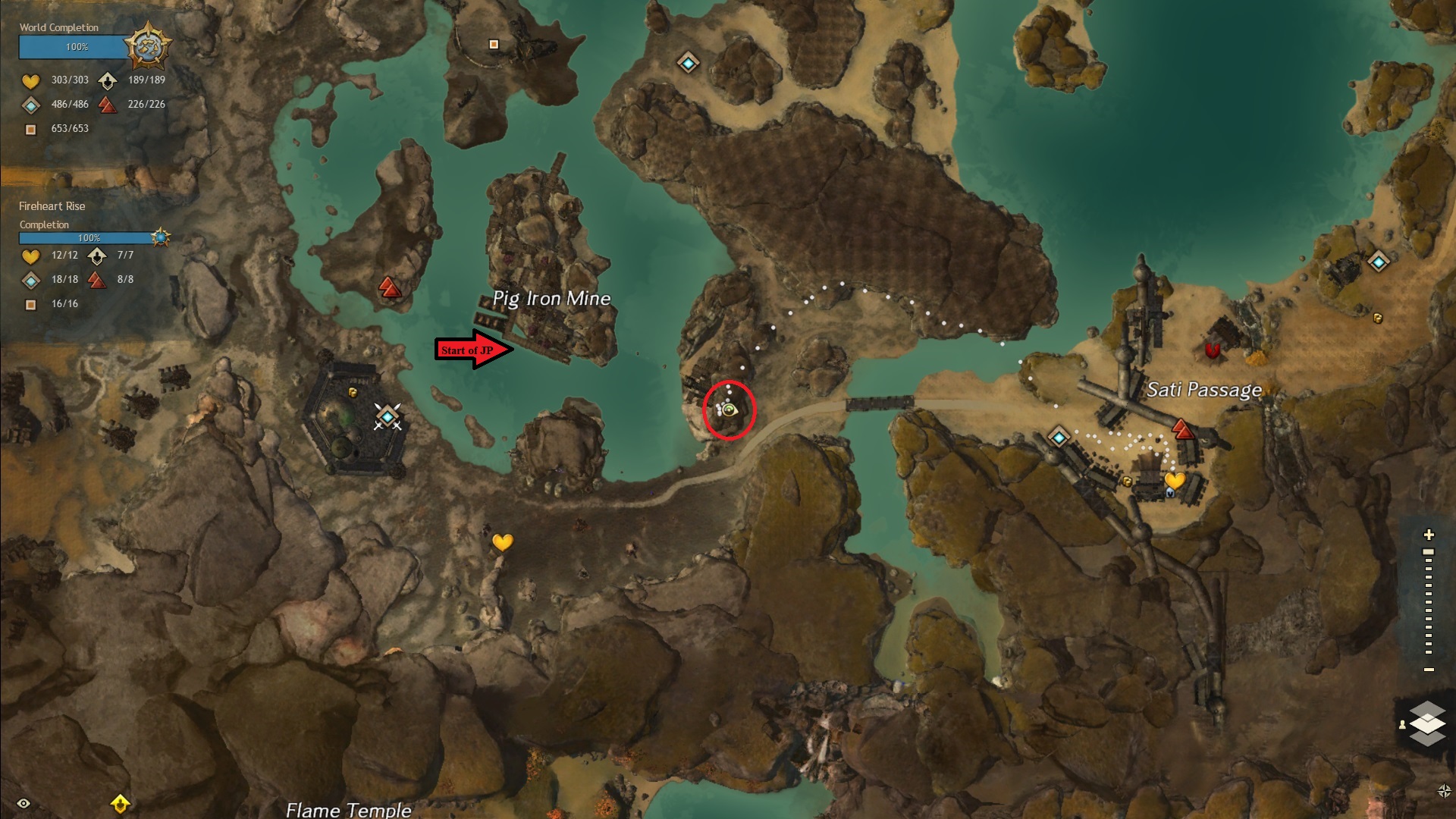Choose the waypoint at the top near the lake
The height and width of the screenshot is (819, 1456).
click(688, 63)
